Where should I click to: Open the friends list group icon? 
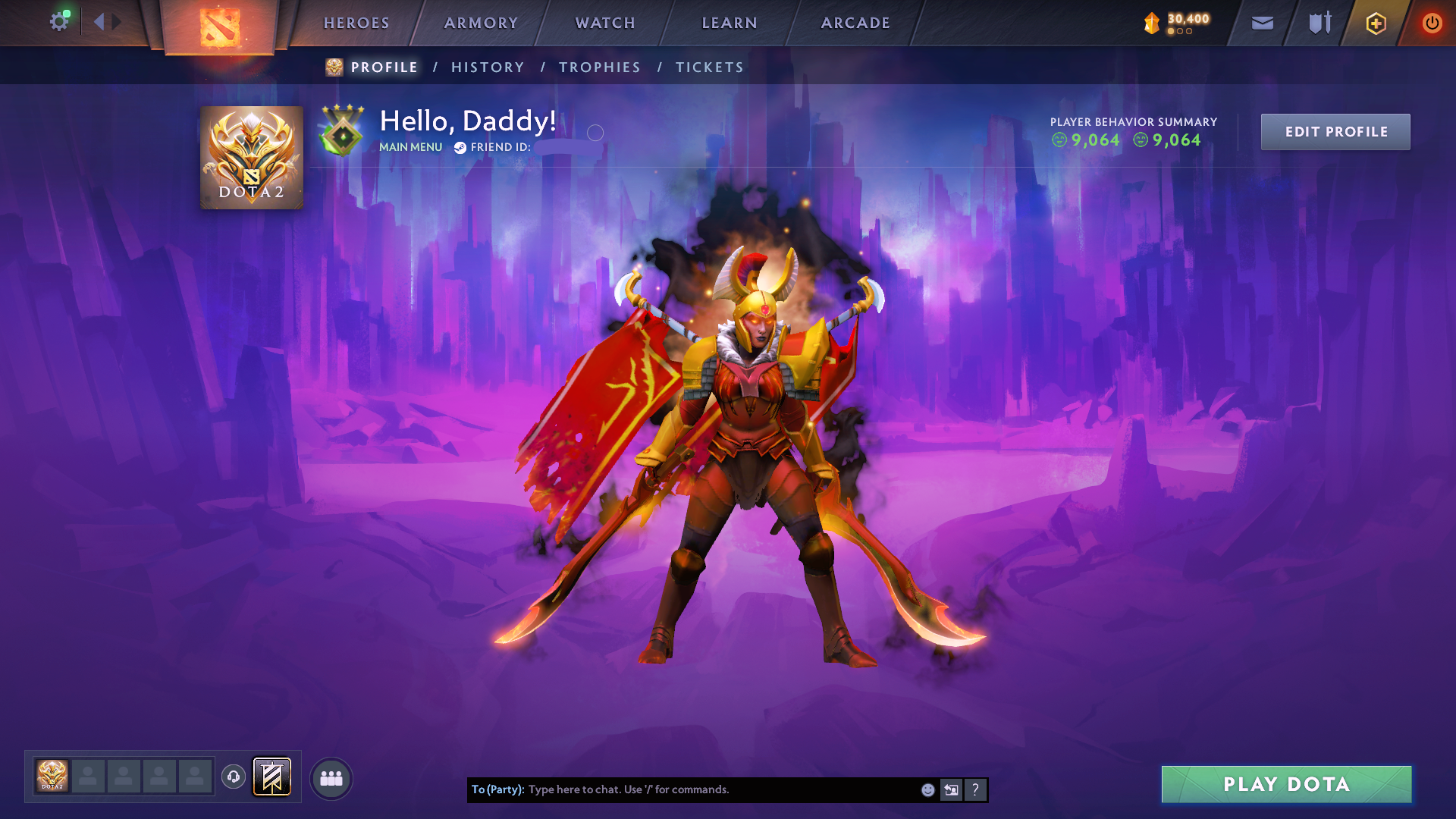tap(331, 778)
